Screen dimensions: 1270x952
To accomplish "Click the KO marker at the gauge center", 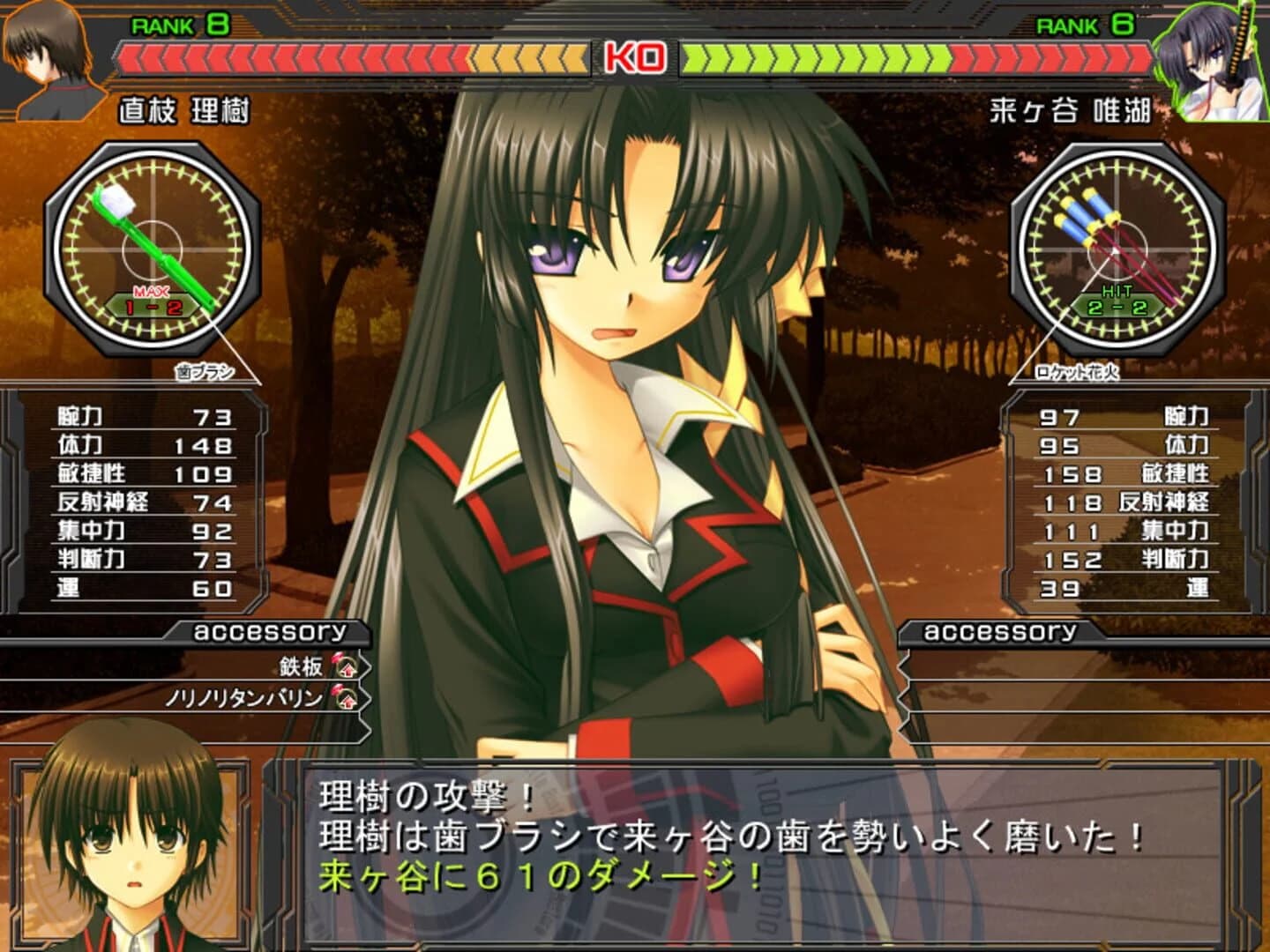I will click(x=635, y=56).
